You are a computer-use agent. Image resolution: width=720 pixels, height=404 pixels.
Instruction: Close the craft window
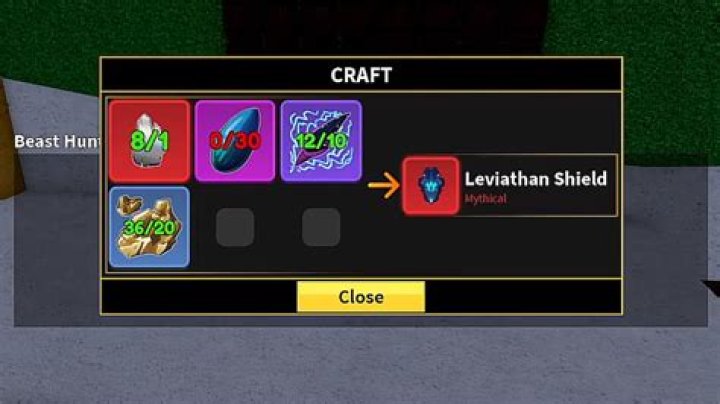pyautogui.click(x=360, y=297)
